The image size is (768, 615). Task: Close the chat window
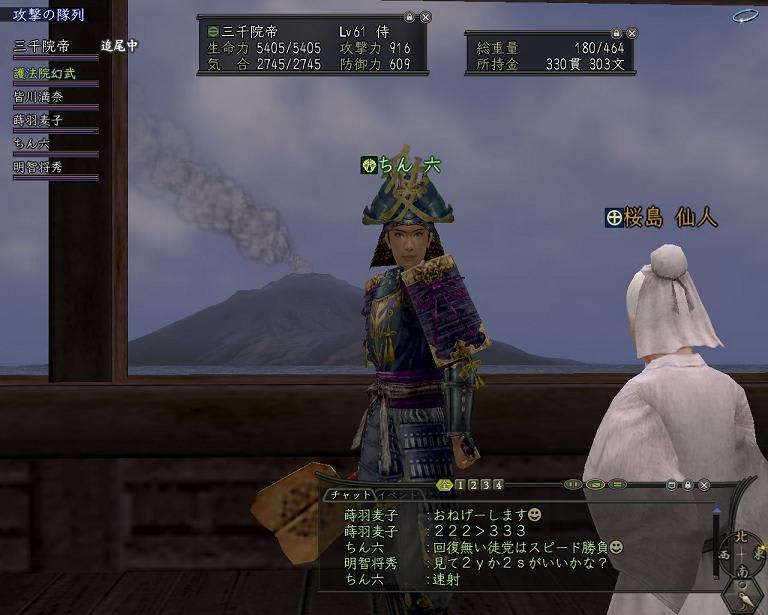[703, 485]
